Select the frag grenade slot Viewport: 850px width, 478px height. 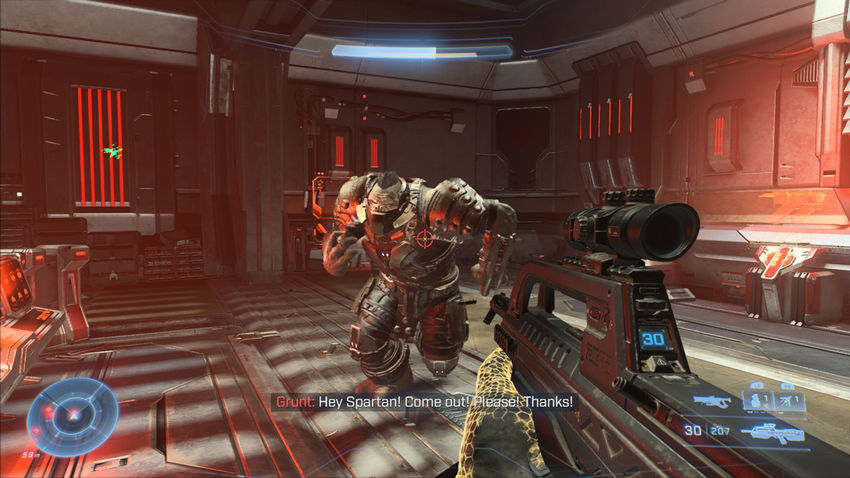(756, 401)
